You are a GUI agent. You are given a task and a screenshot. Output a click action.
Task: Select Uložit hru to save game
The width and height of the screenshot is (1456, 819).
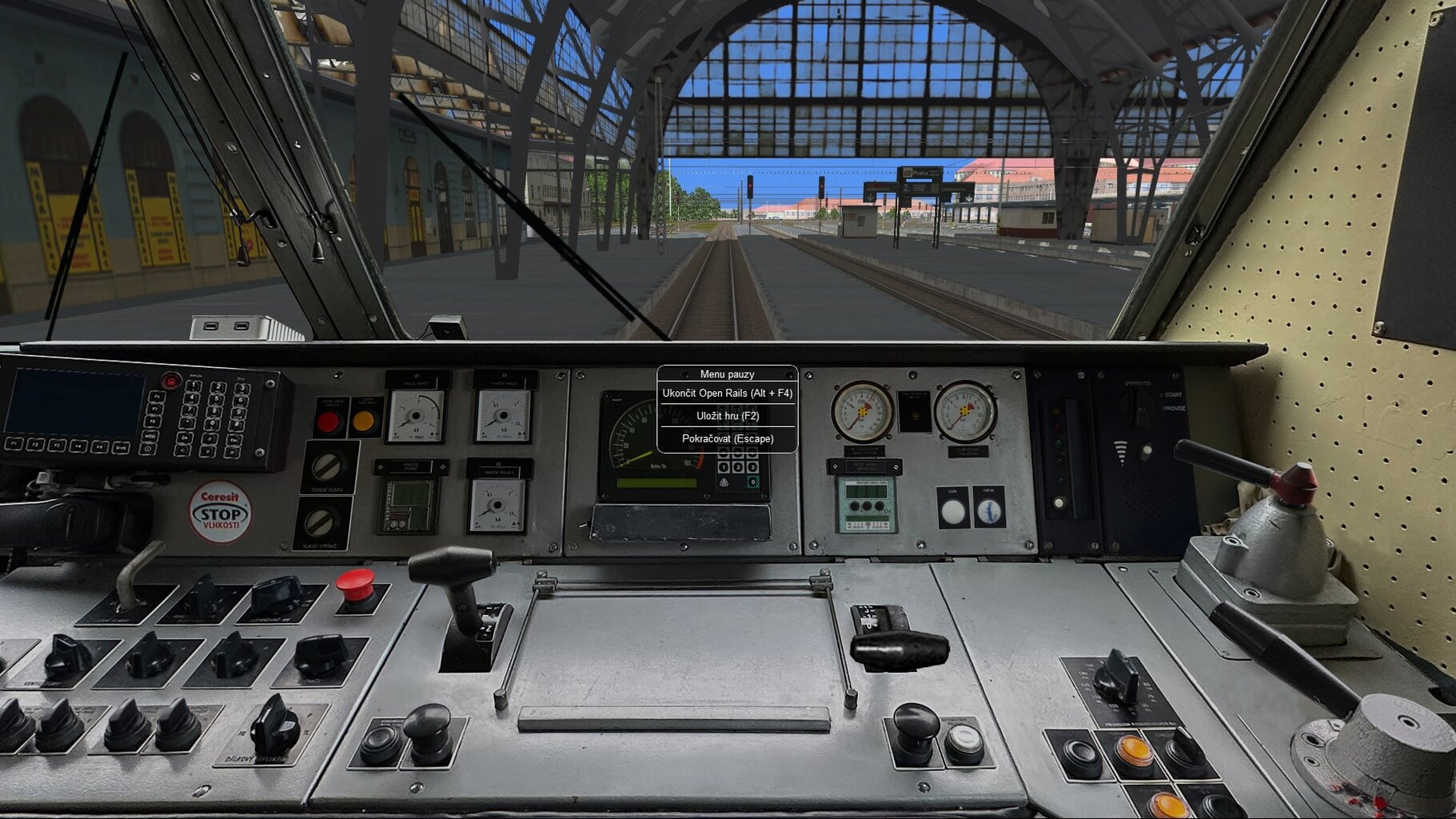[x=727, y=416]
